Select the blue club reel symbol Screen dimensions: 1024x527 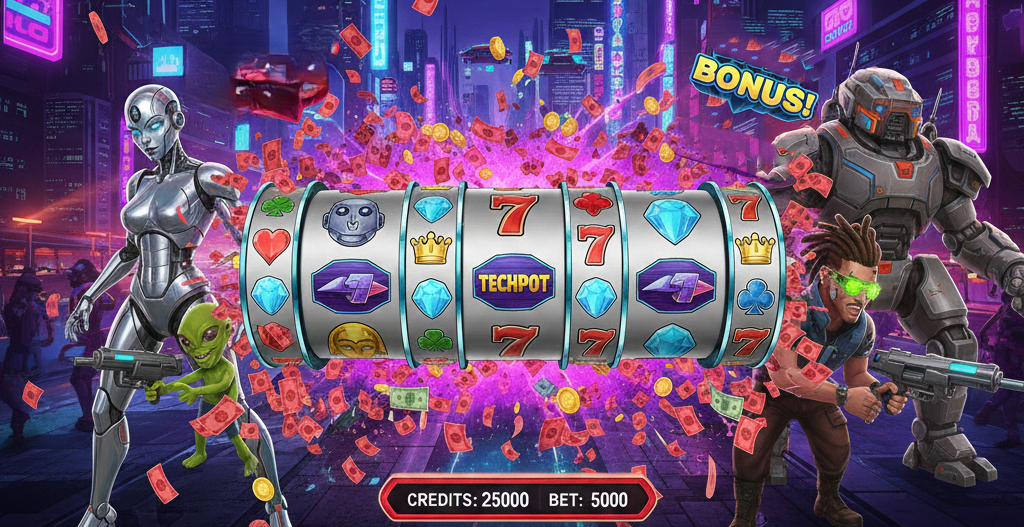(x=753, y=295)
